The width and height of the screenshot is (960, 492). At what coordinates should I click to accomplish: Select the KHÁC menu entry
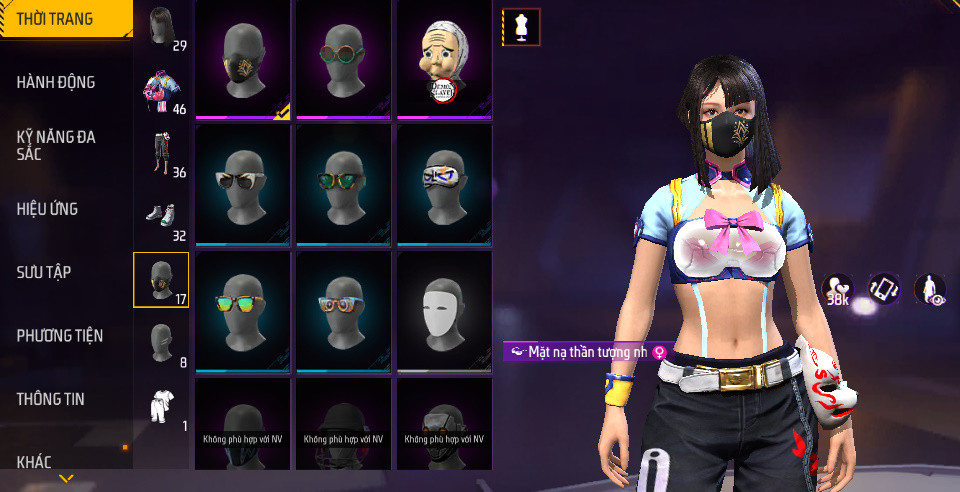34,462
